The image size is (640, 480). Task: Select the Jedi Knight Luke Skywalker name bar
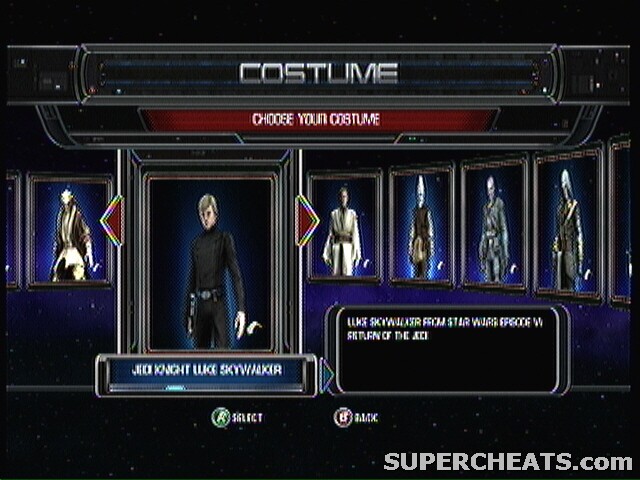click(207, 370)
